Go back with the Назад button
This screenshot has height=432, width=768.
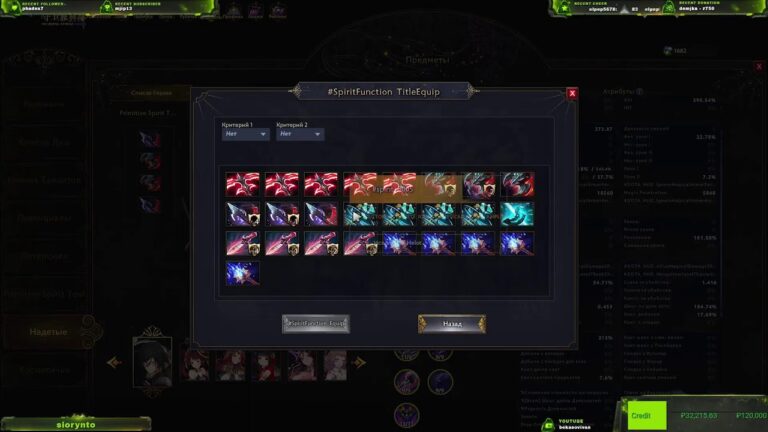click(452, 324)
